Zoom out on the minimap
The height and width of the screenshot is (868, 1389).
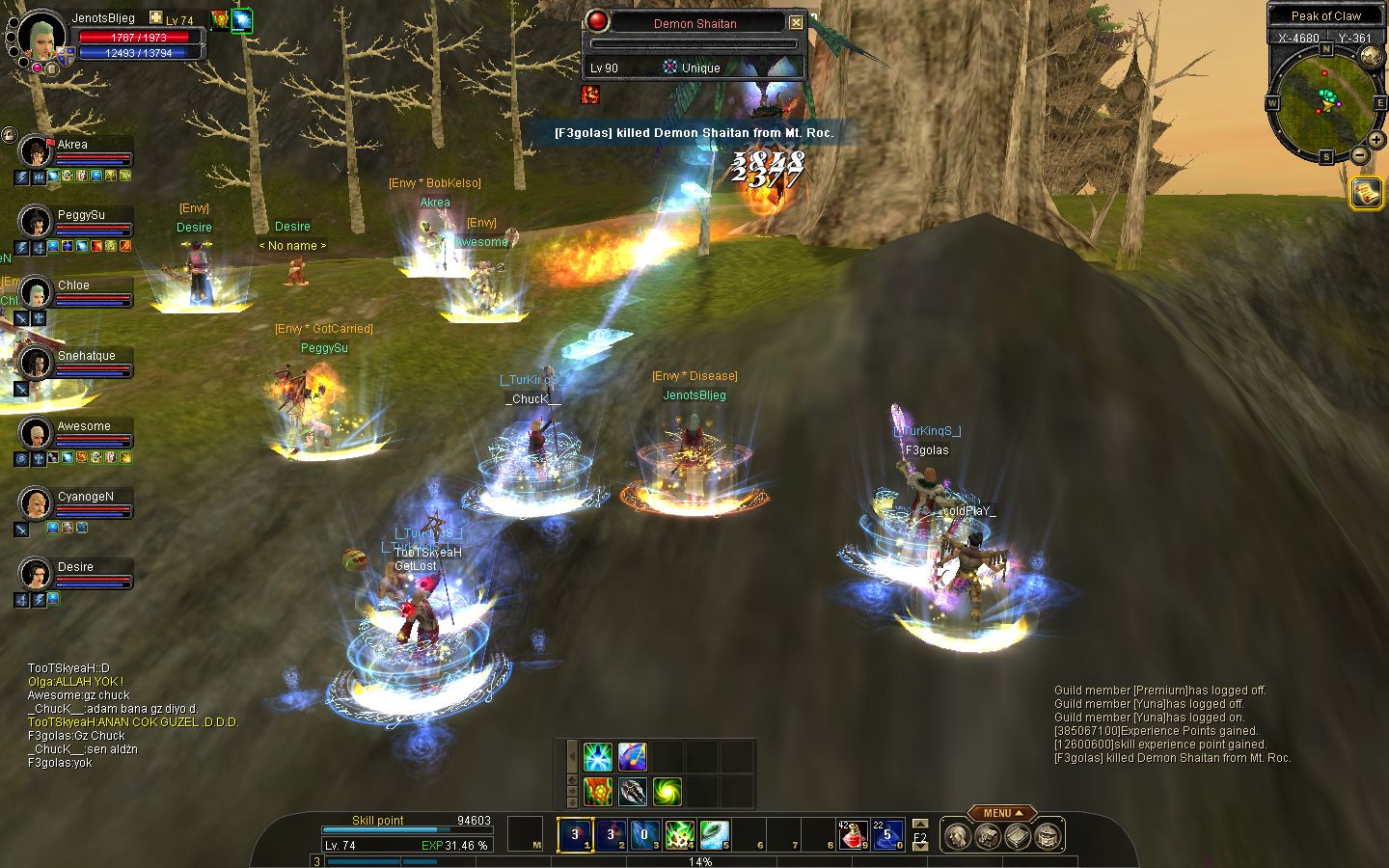[x=1359, y=154]
